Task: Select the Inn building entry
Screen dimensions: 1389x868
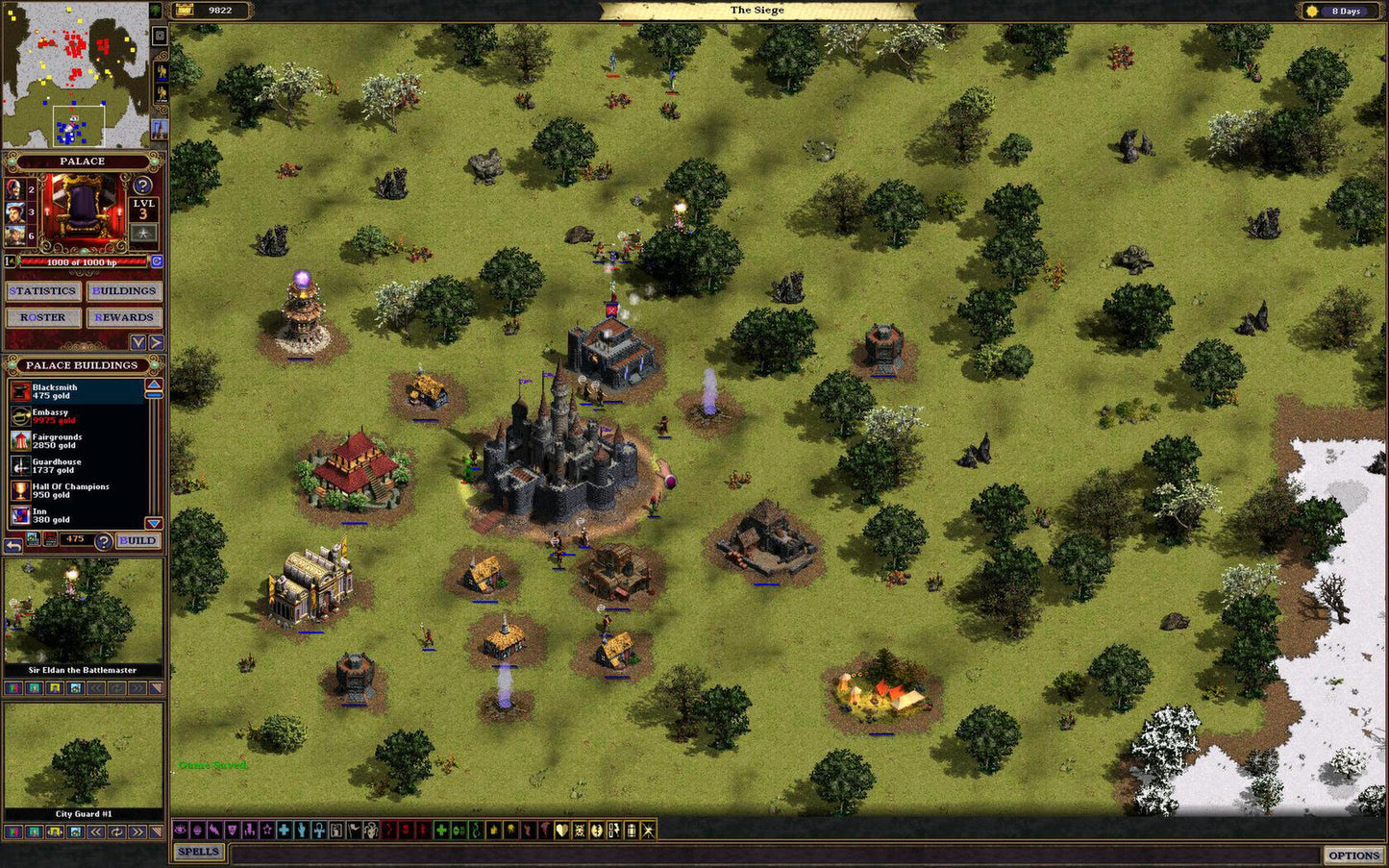Action: coord(77,516)
